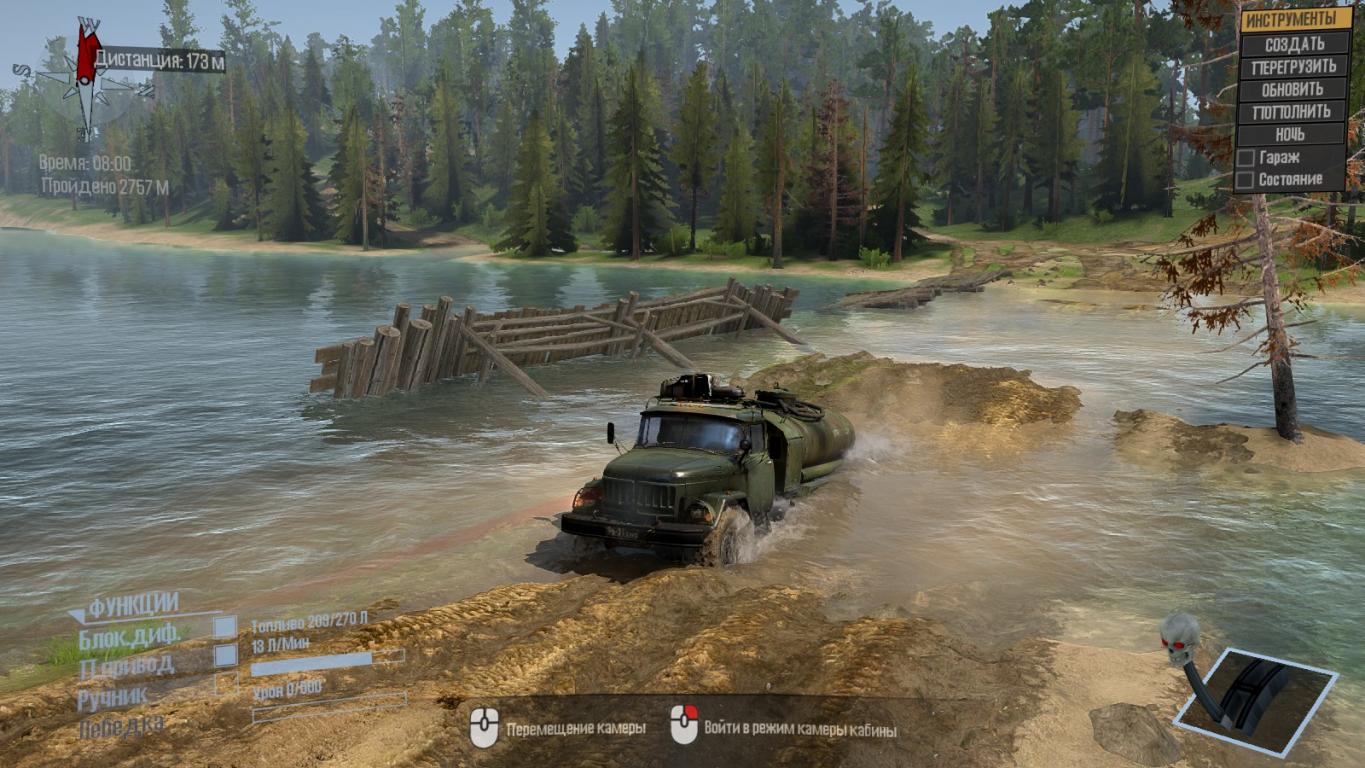
Task: Click the Создать button in the tools panel
Action: click(x=1295, y=44)
